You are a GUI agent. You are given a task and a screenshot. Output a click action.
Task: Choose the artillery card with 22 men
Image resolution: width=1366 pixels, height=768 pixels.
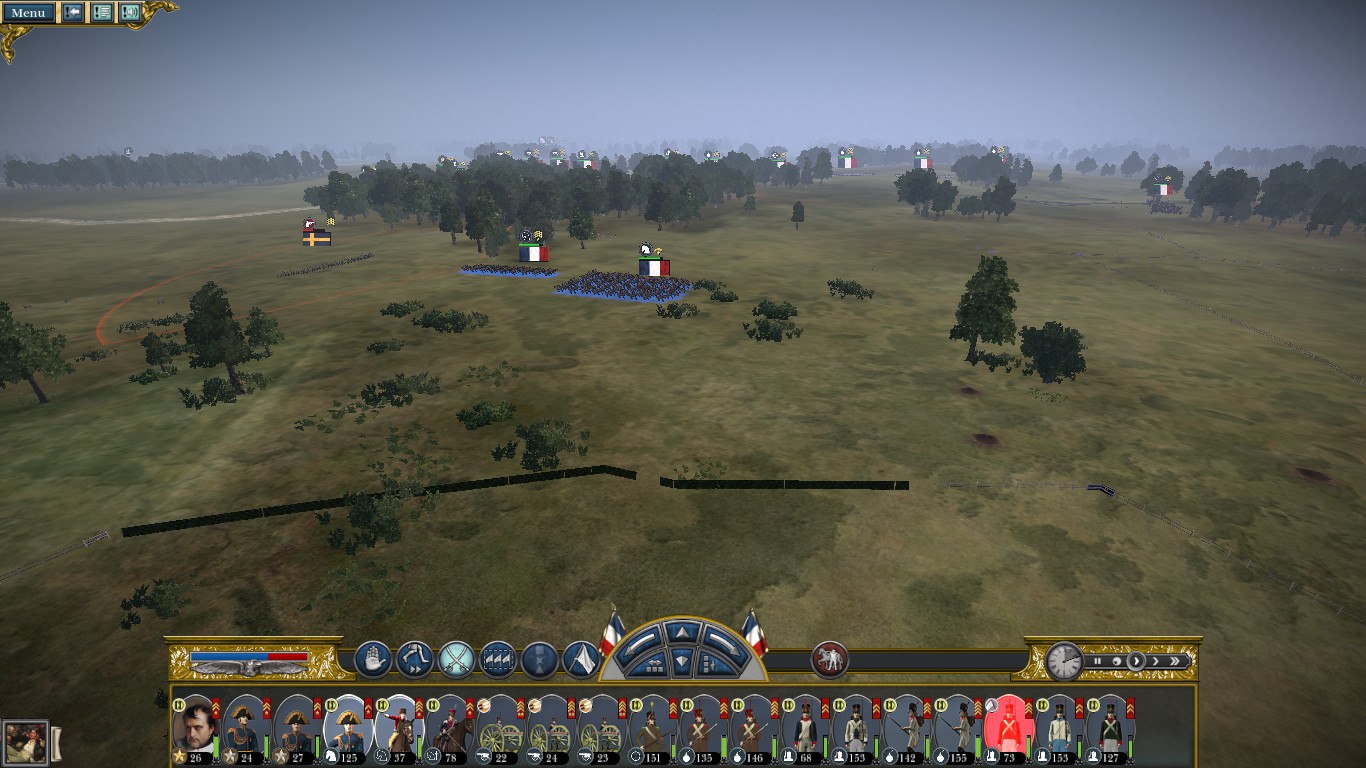pyautogui.click(x=499, y=727)
